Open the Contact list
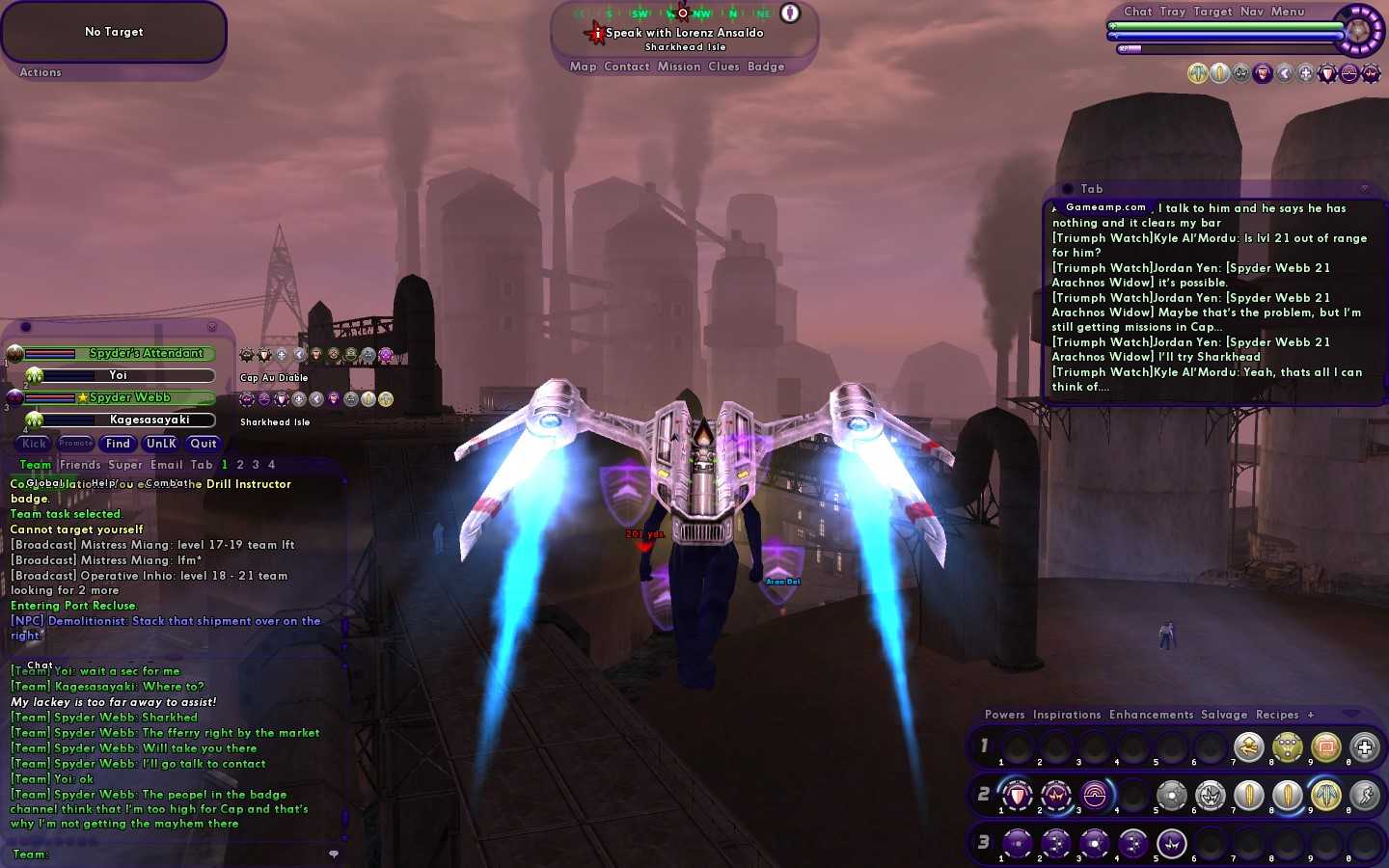1389x868 pixels. [x=626, y=67]
